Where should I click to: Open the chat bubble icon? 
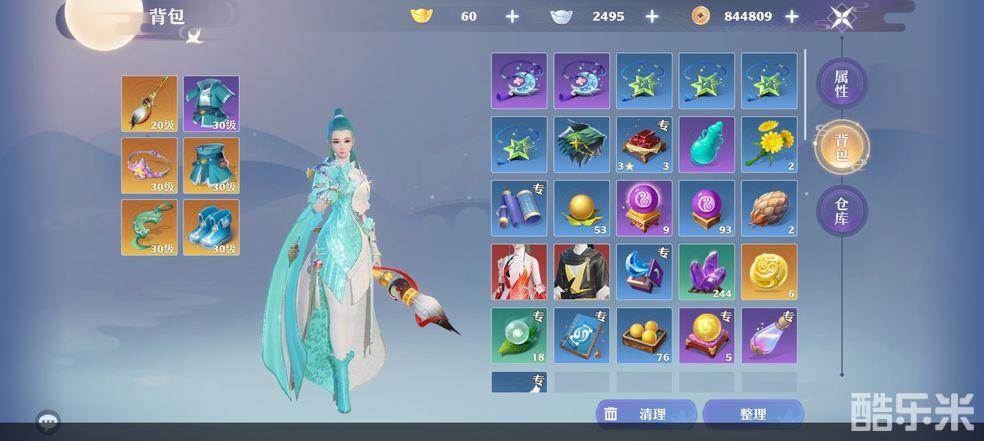(x=46, y=420)
